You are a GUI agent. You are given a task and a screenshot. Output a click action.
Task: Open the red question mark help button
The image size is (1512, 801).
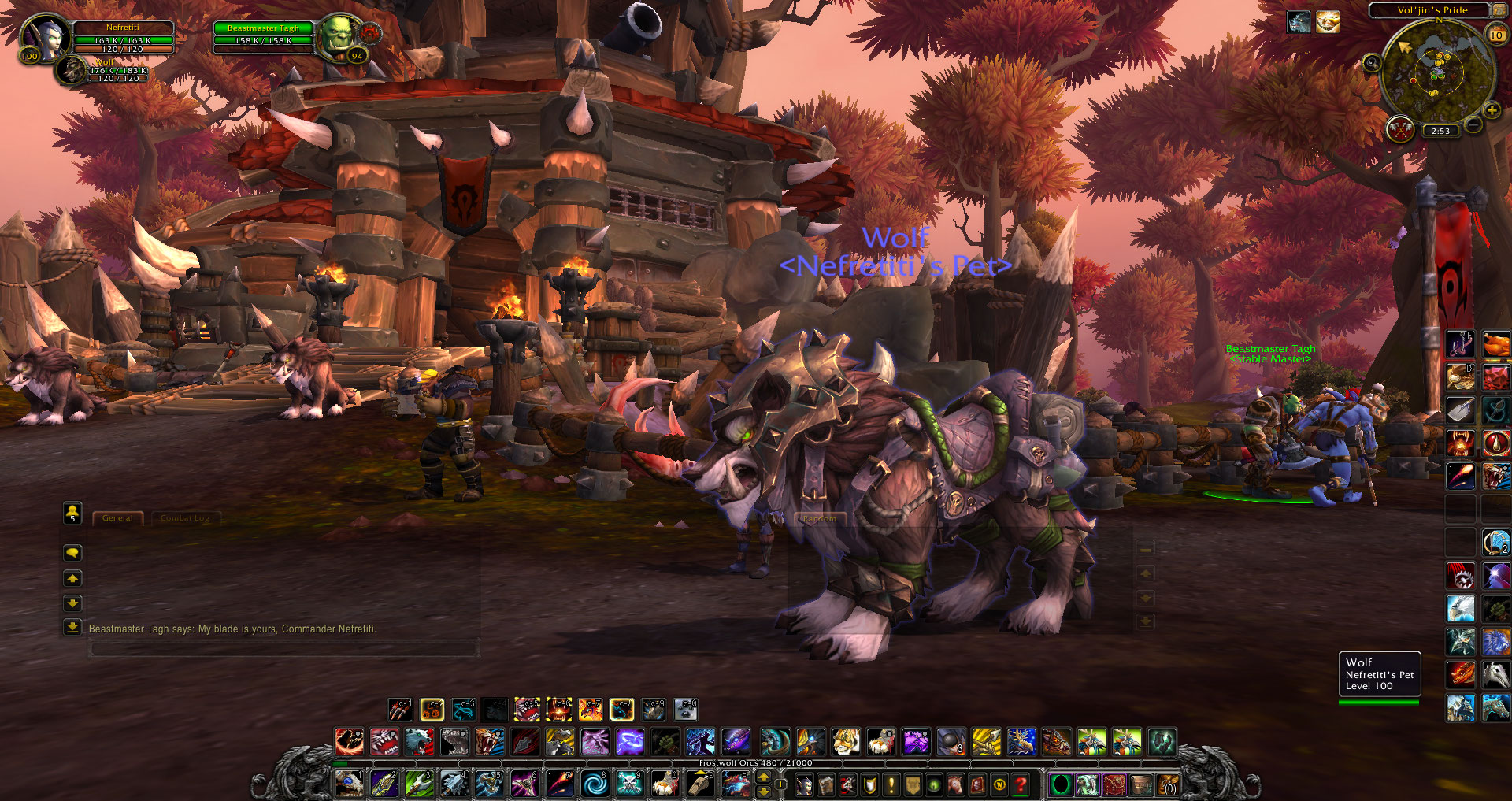tap(1021, 784)
